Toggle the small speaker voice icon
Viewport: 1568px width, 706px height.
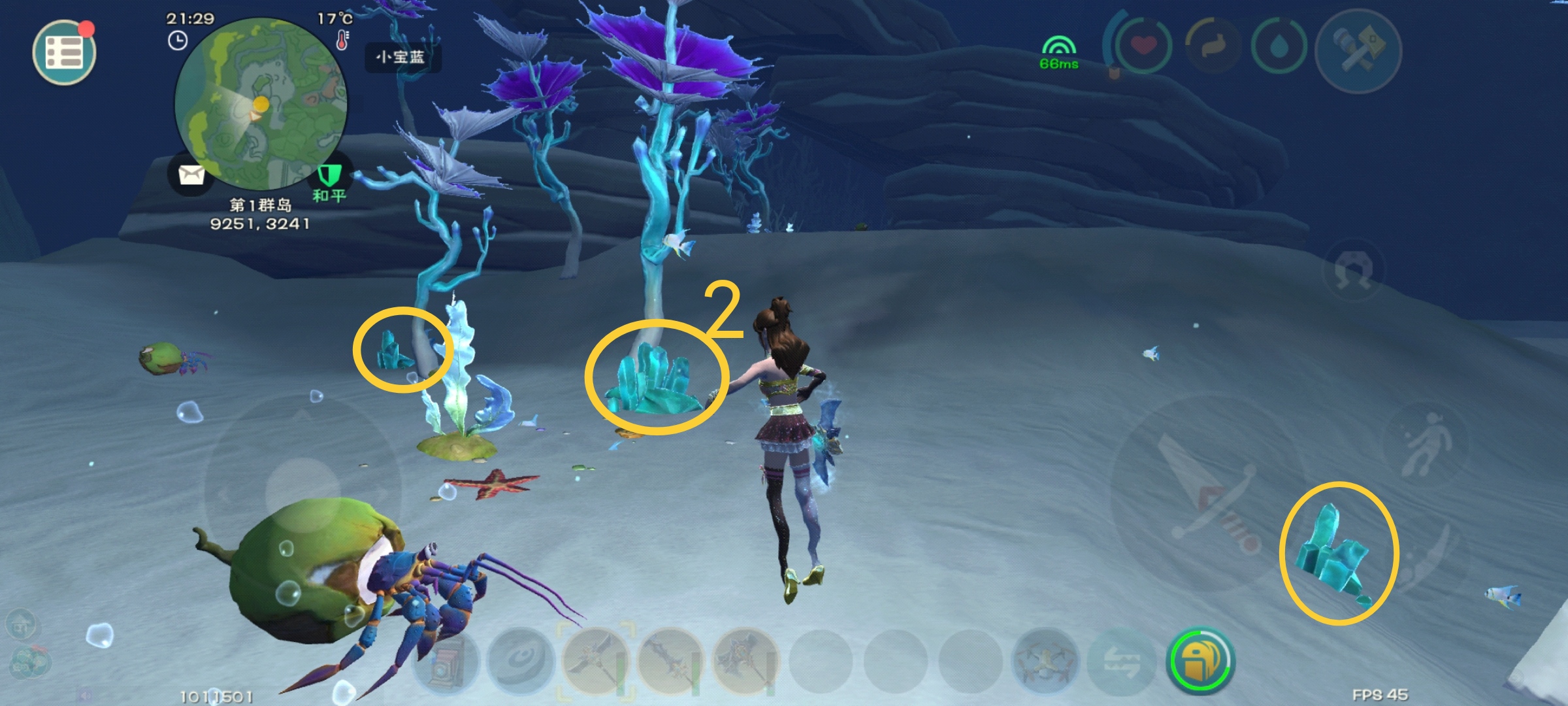point(86,696)
